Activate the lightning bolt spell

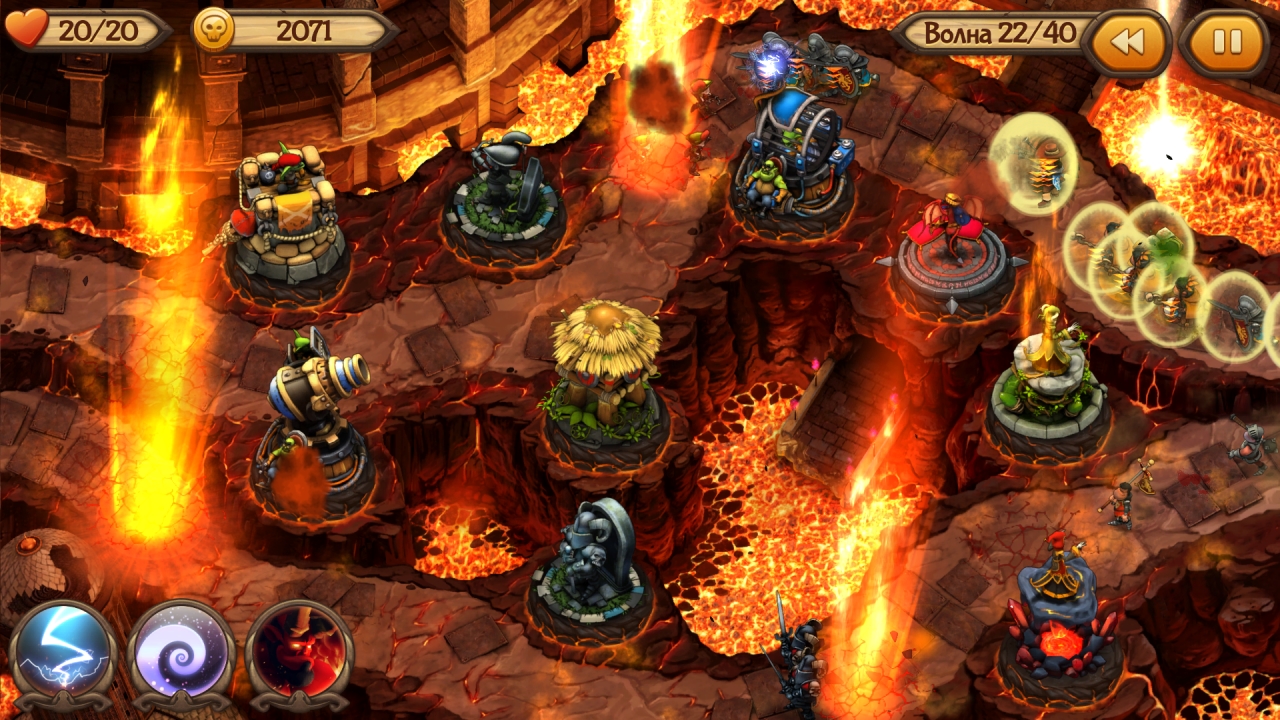(x=62, y=650)
